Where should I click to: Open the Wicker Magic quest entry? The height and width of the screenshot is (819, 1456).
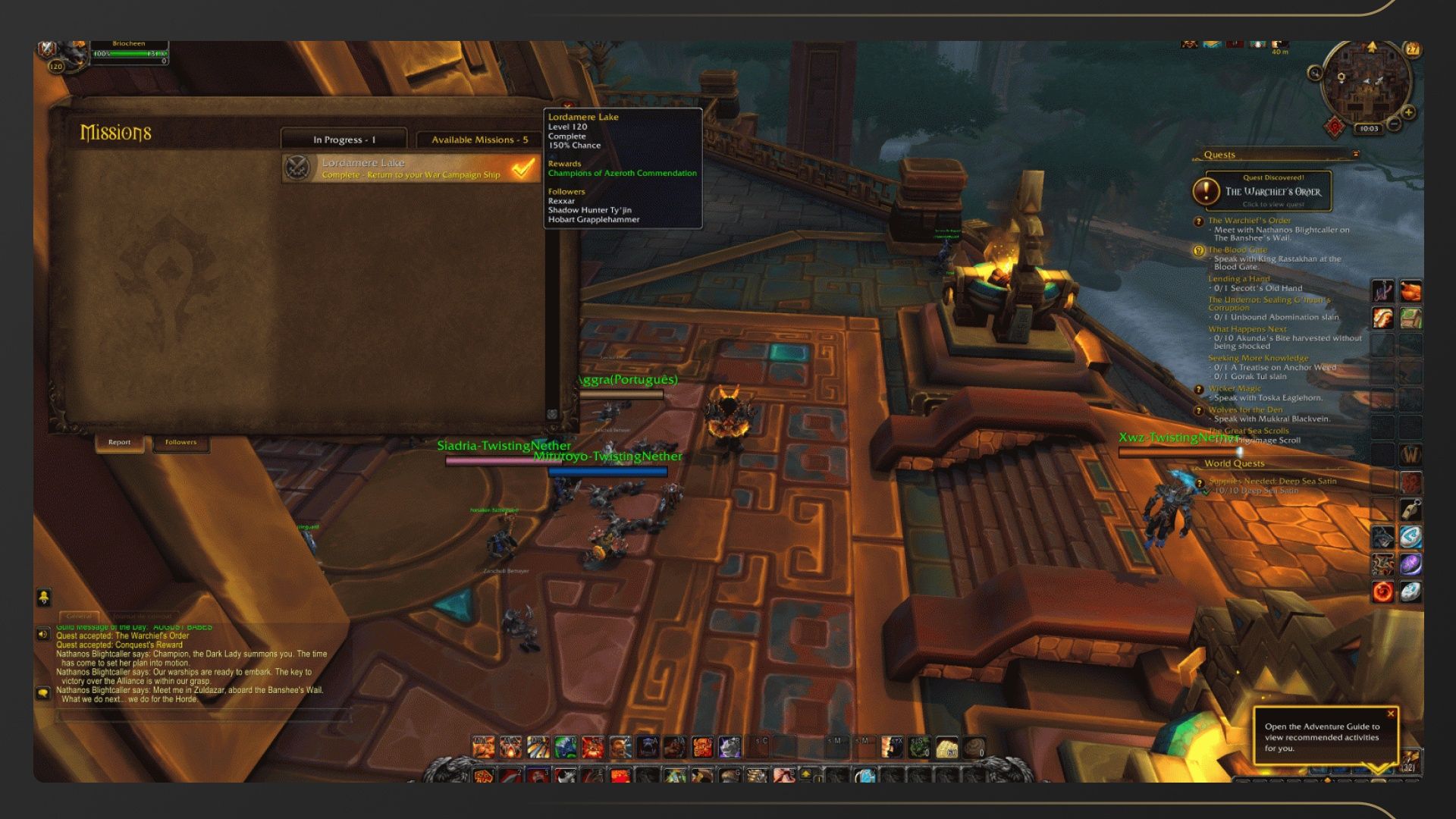pos(1234,388)
